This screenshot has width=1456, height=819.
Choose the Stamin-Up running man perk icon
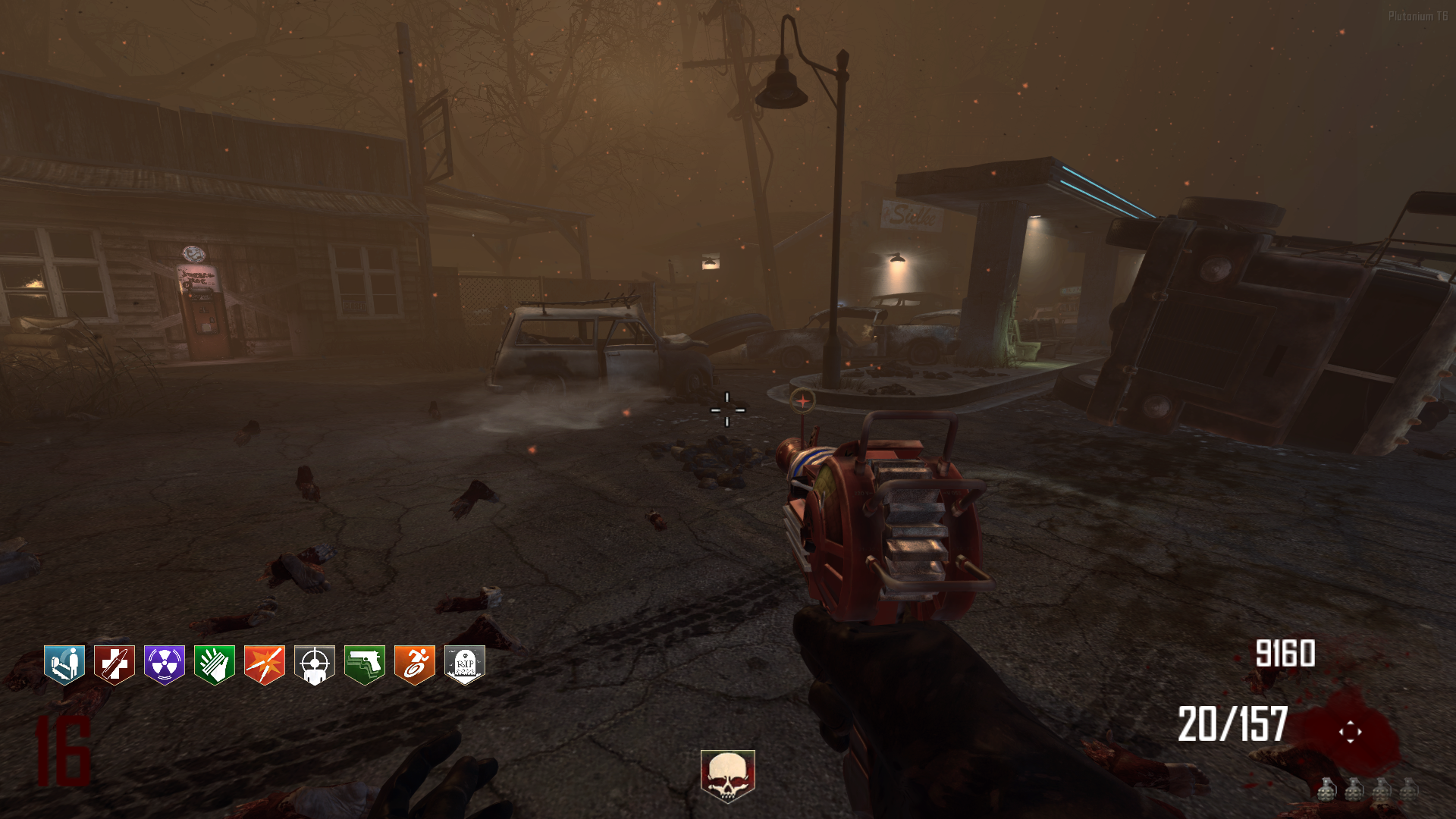(415, 665)
